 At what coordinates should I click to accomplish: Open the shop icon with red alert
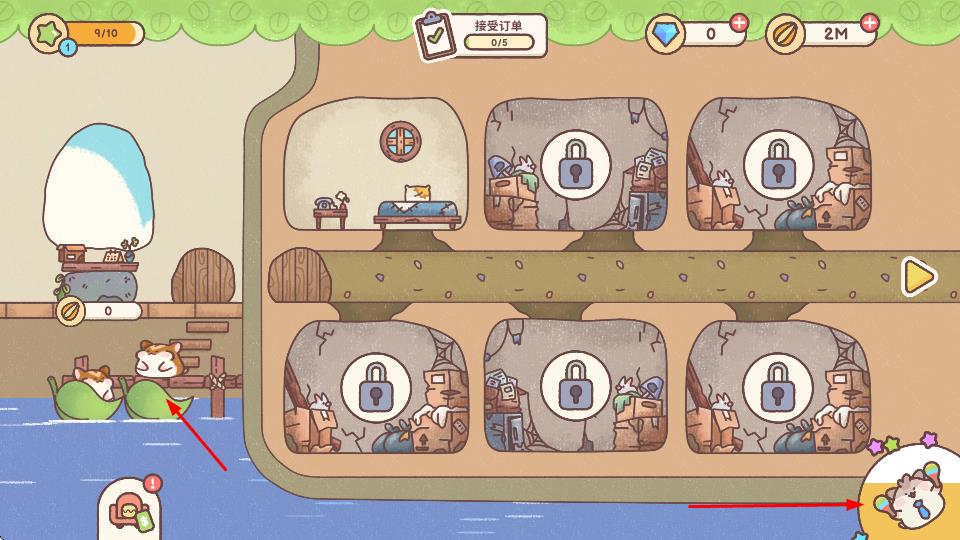click(132, 508)
